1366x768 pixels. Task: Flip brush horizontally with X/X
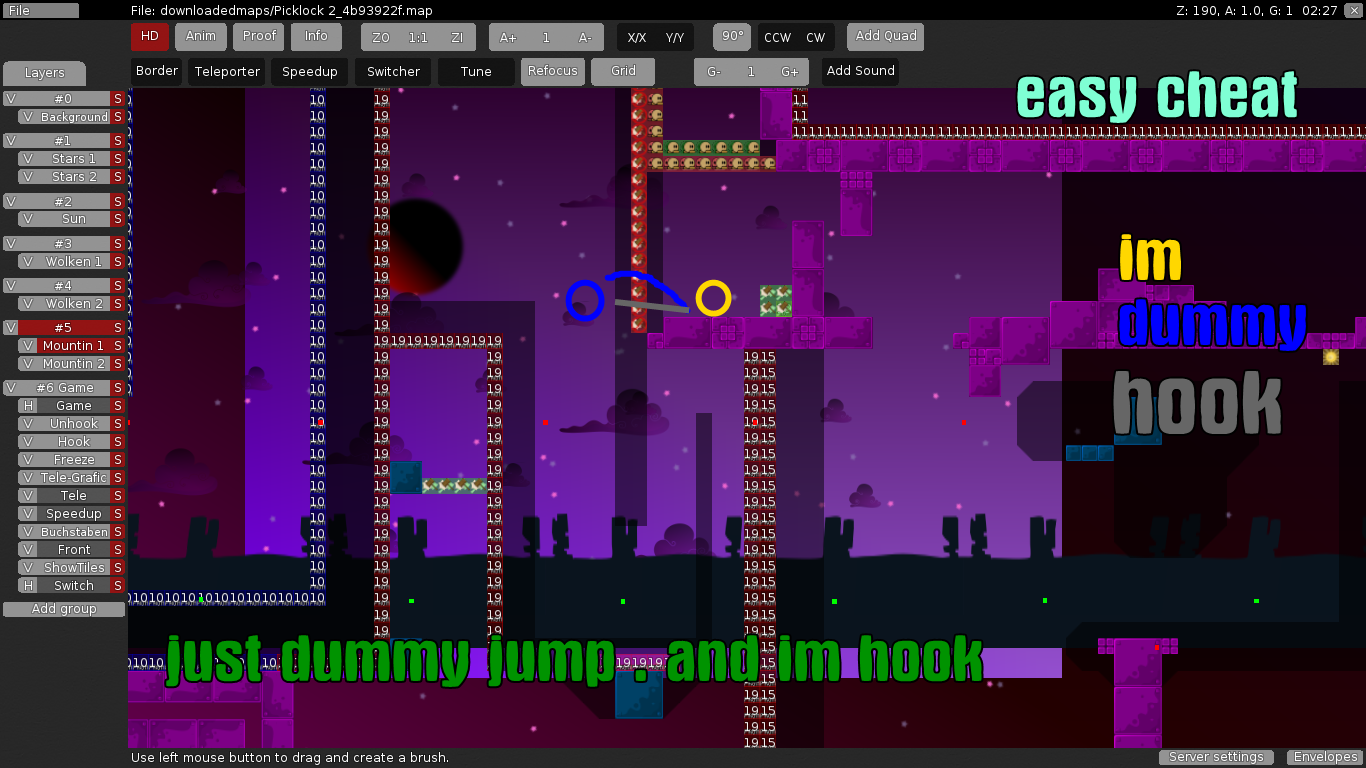point(637,38)
